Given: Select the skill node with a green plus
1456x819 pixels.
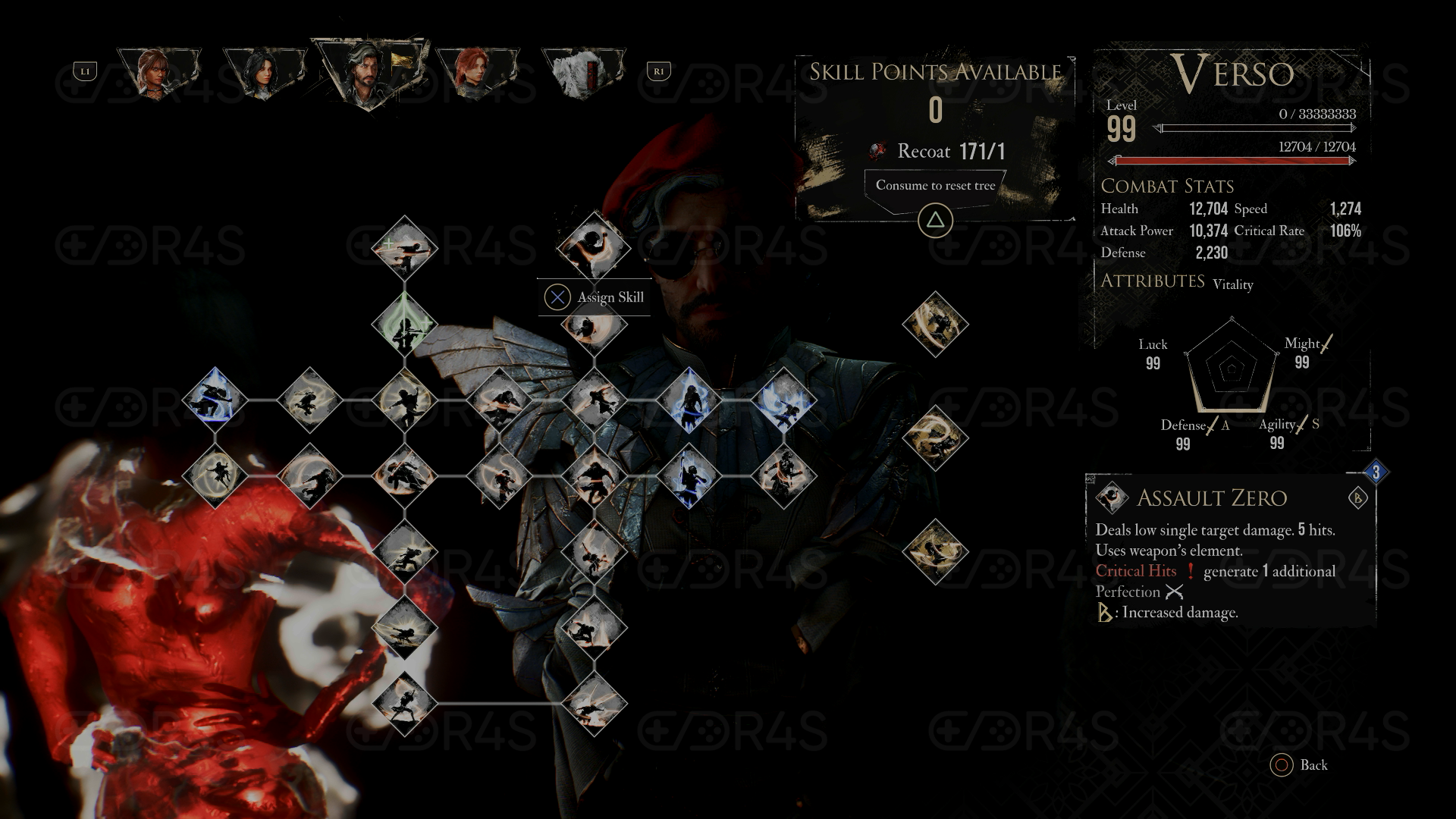Looking at the screenshot, I should click(404, 248).
